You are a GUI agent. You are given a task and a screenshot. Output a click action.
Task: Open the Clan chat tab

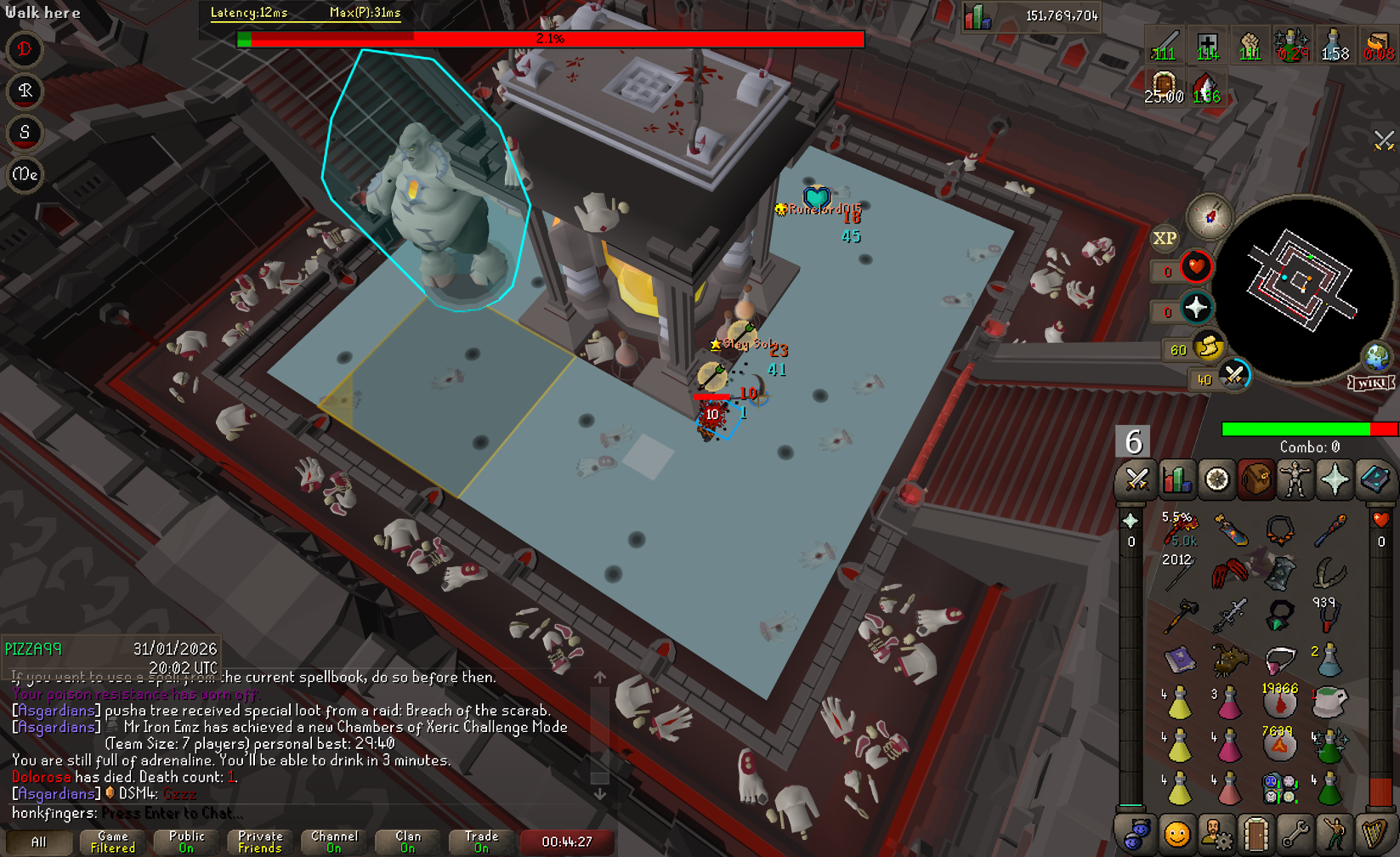(408, 842)
